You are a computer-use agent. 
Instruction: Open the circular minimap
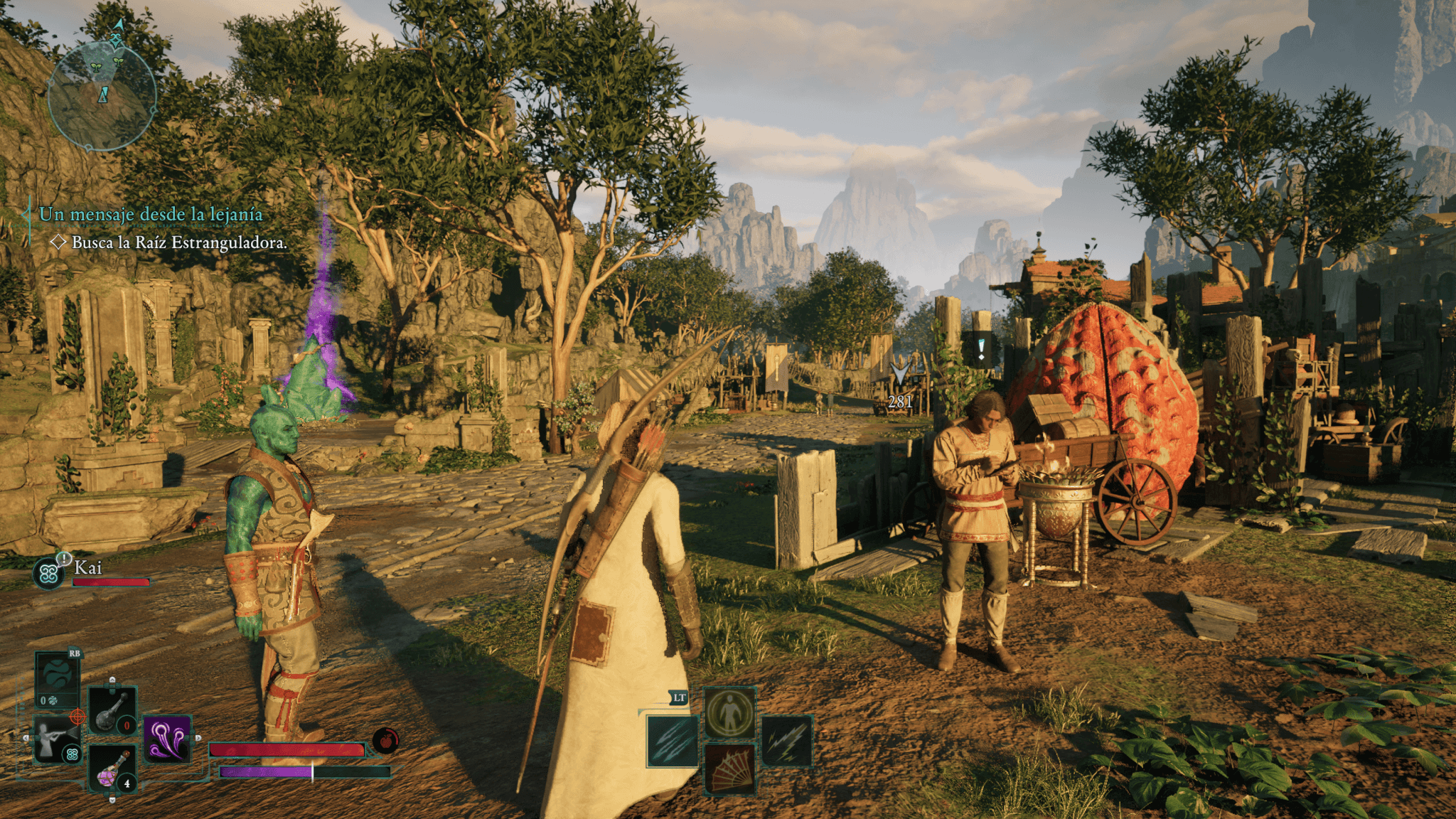coord(102,97)
